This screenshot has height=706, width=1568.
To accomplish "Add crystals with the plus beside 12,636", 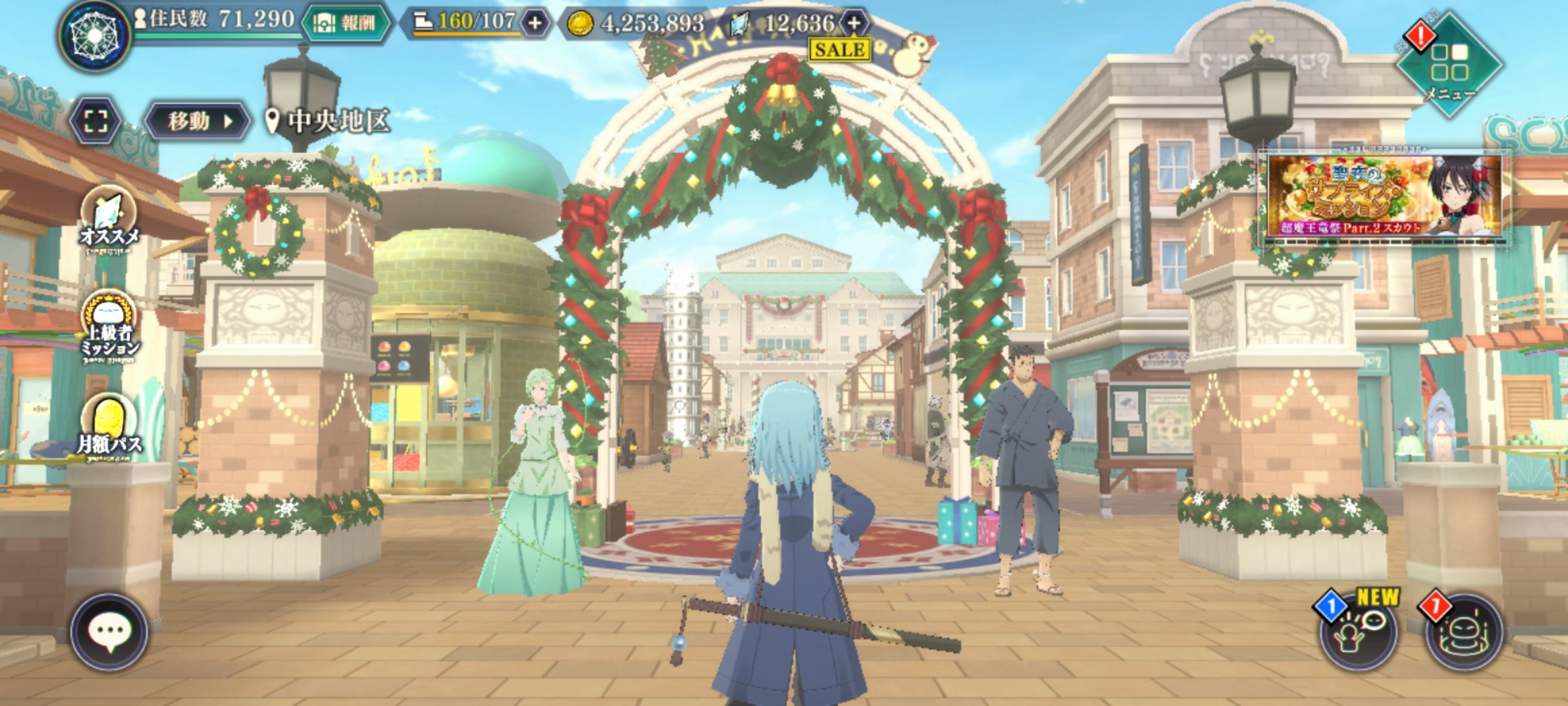I will 854,23.
